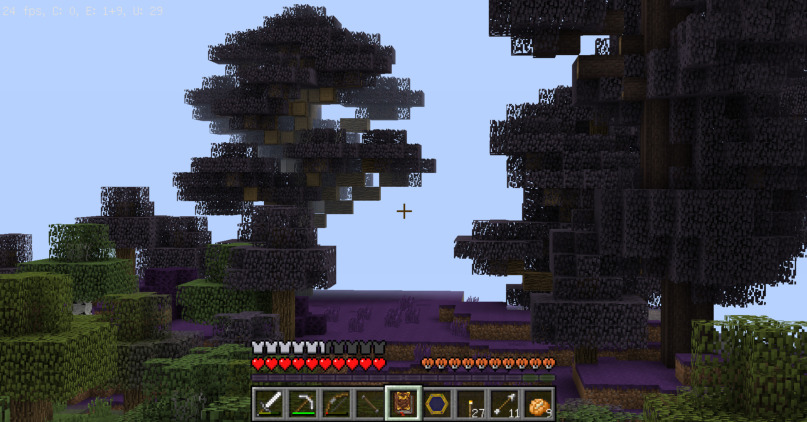This screenshot has height=422, width=807.
Task: Choose the pickaxe in the hotbar
Action: click(302, 404)
